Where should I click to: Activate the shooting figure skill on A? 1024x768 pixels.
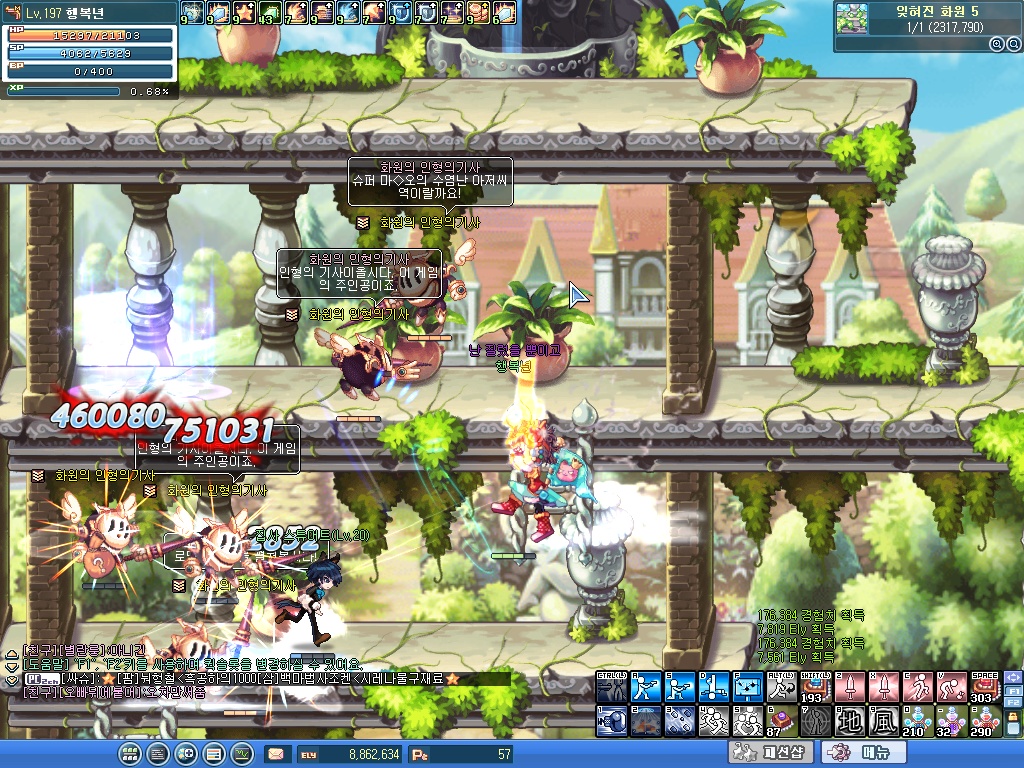646,687
